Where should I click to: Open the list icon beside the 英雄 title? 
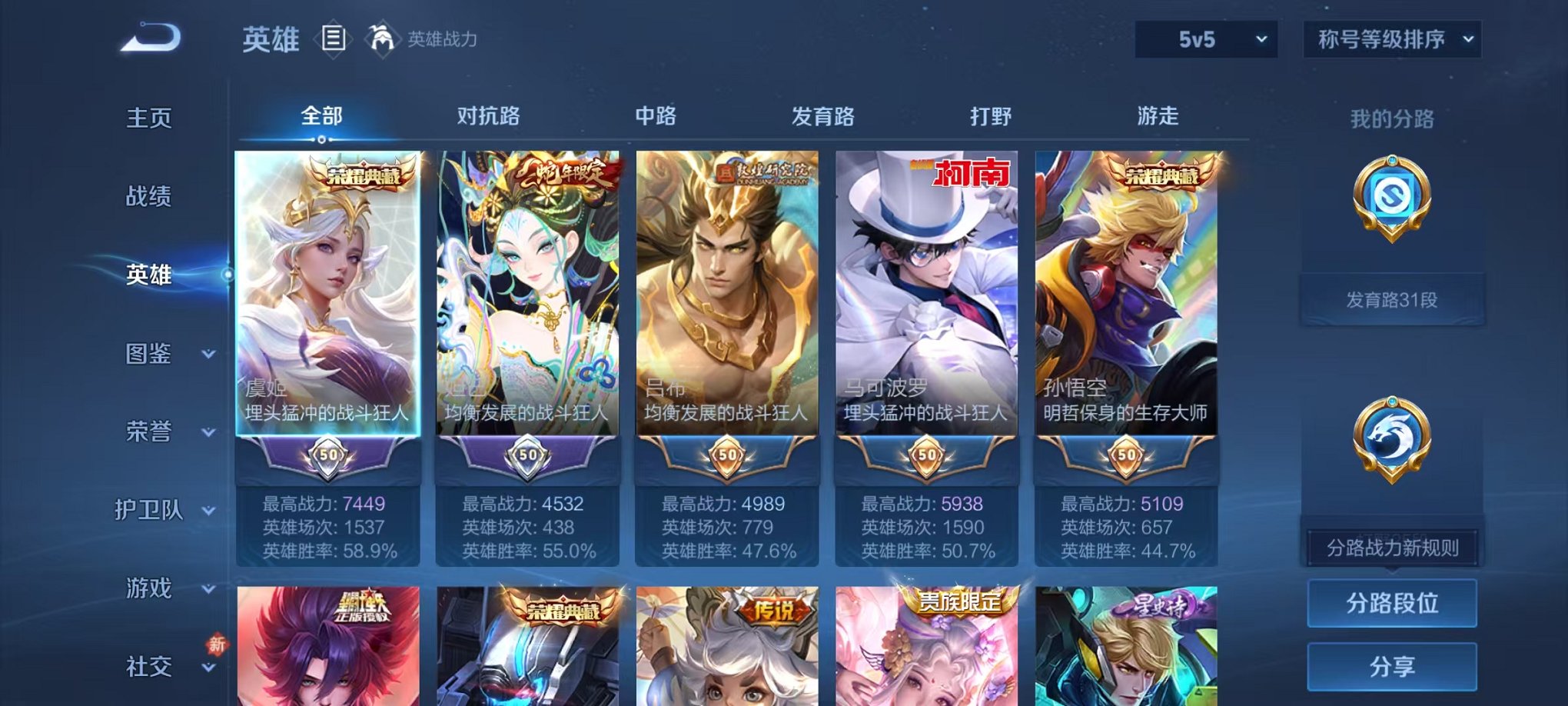(332, 38)
